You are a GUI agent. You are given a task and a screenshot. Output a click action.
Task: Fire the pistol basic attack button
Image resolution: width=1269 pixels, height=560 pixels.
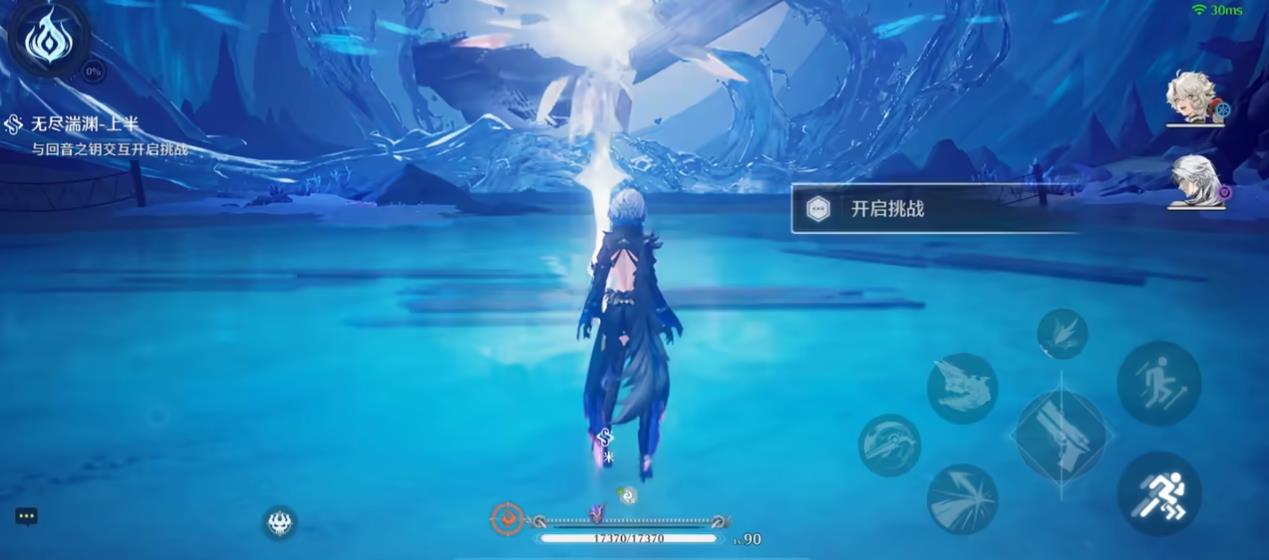point(1060,436)
